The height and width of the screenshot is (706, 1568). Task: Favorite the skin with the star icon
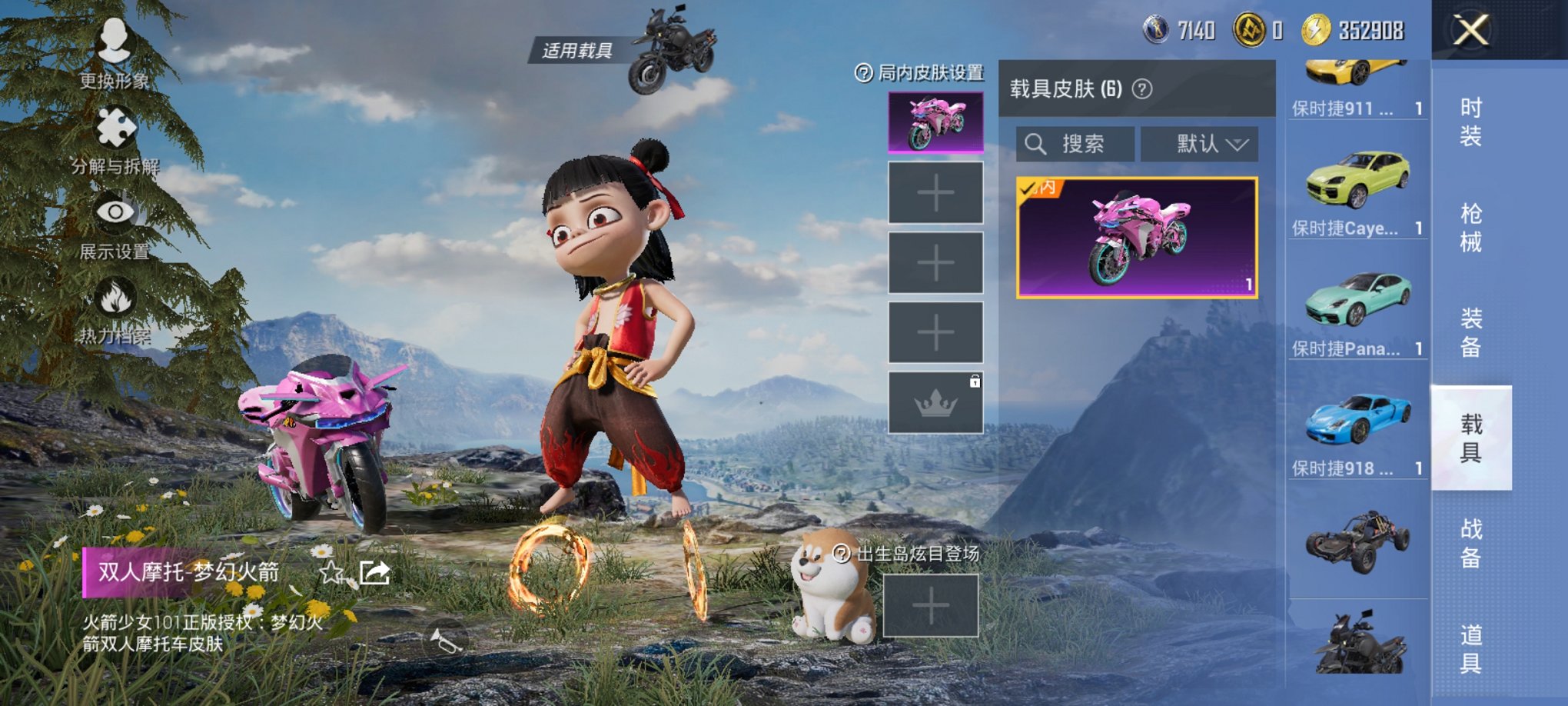331,572
